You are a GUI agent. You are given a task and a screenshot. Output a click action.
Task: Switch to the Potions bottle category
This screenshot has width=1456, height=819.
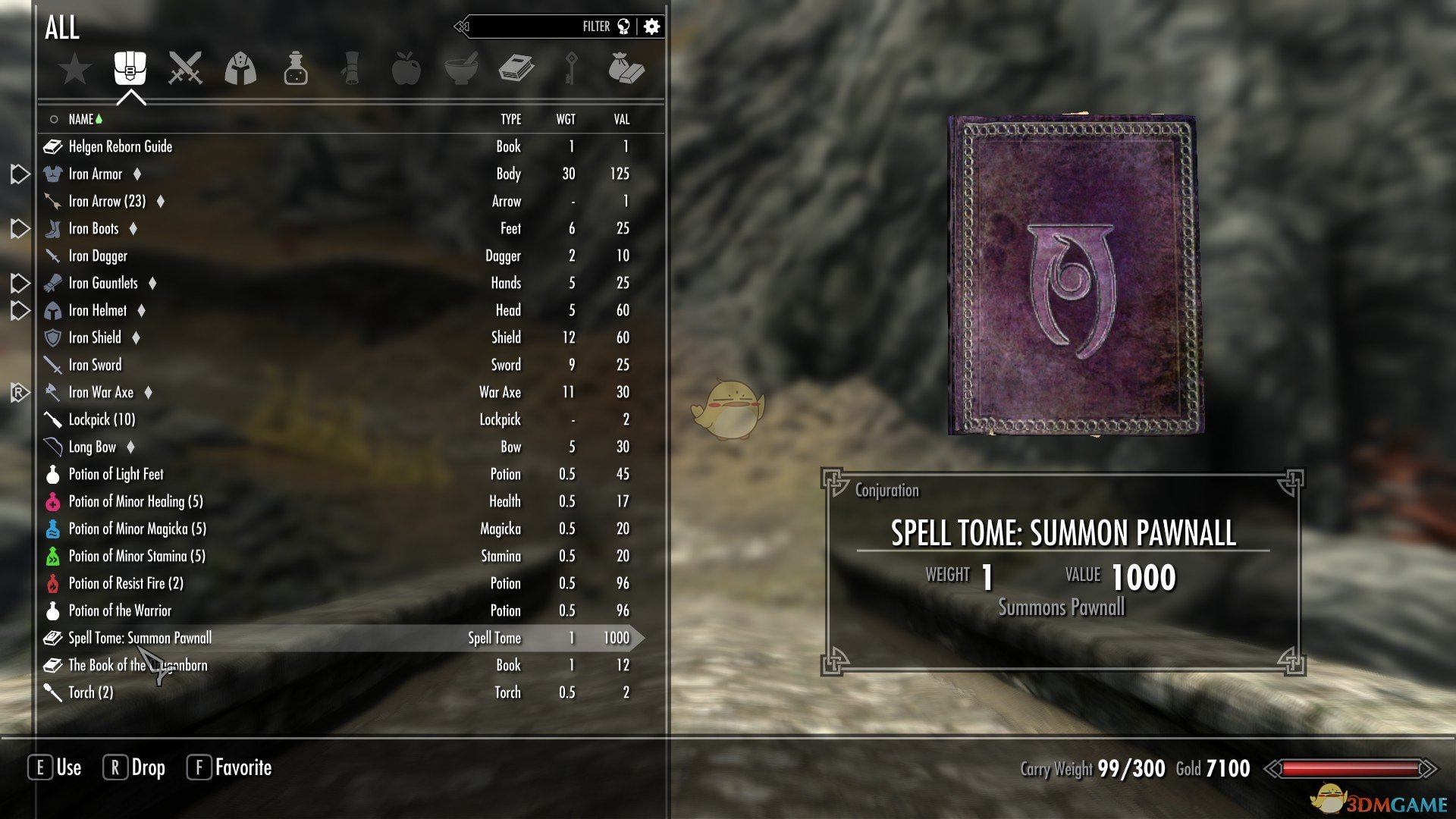coord(296,68)
